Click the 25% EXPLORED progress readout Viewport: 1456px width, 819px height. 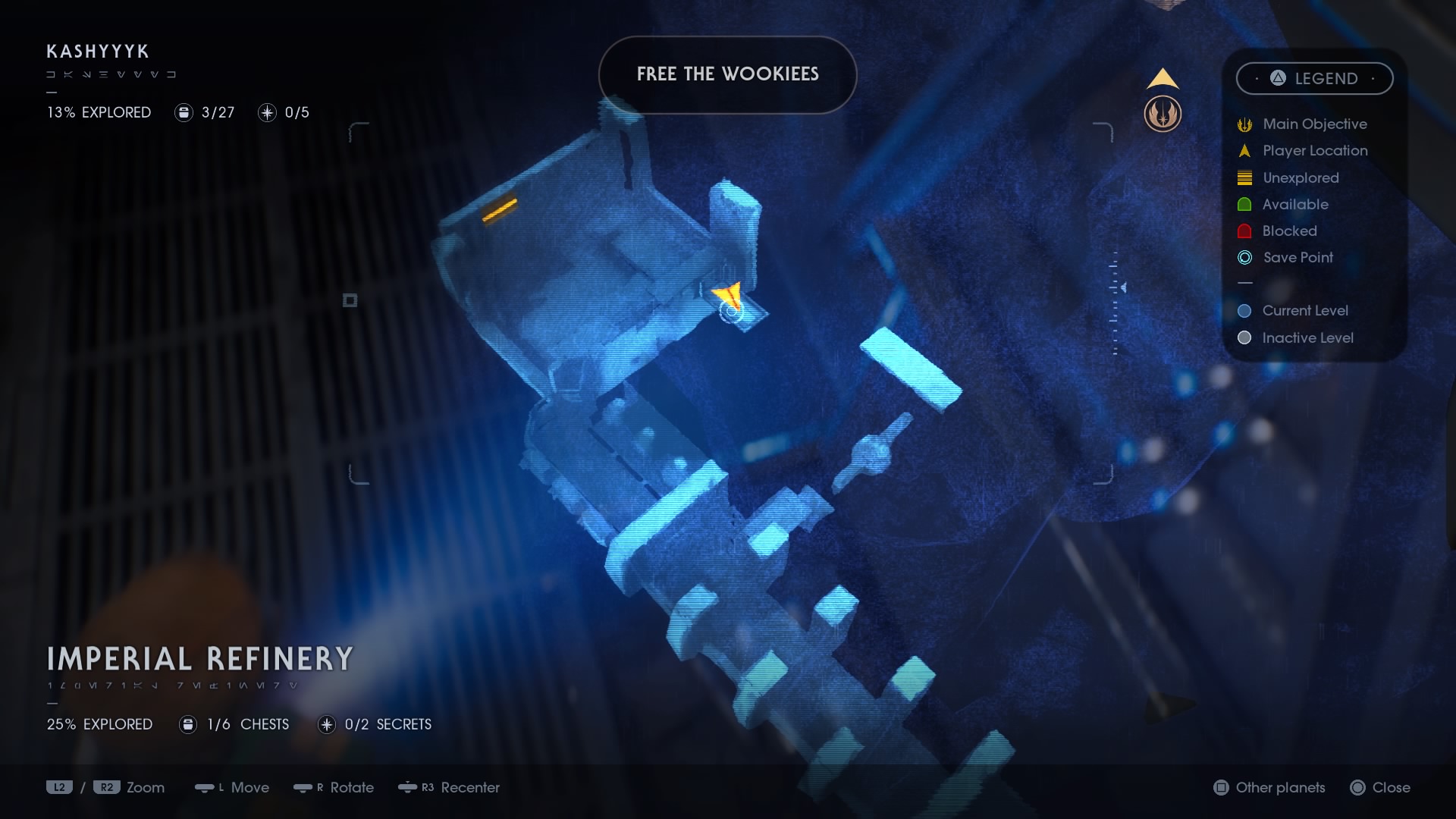click(x=99, y=724)
